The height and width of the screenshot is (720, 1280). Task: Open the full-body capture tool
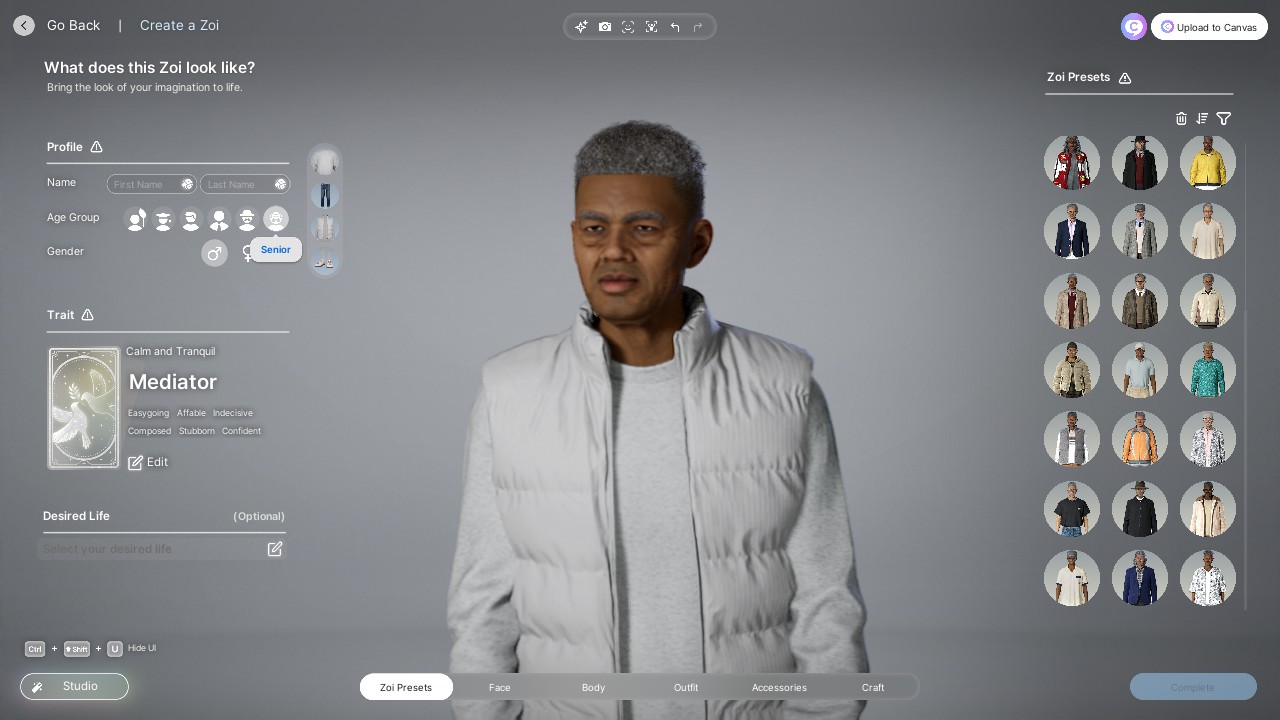[652, 27]
